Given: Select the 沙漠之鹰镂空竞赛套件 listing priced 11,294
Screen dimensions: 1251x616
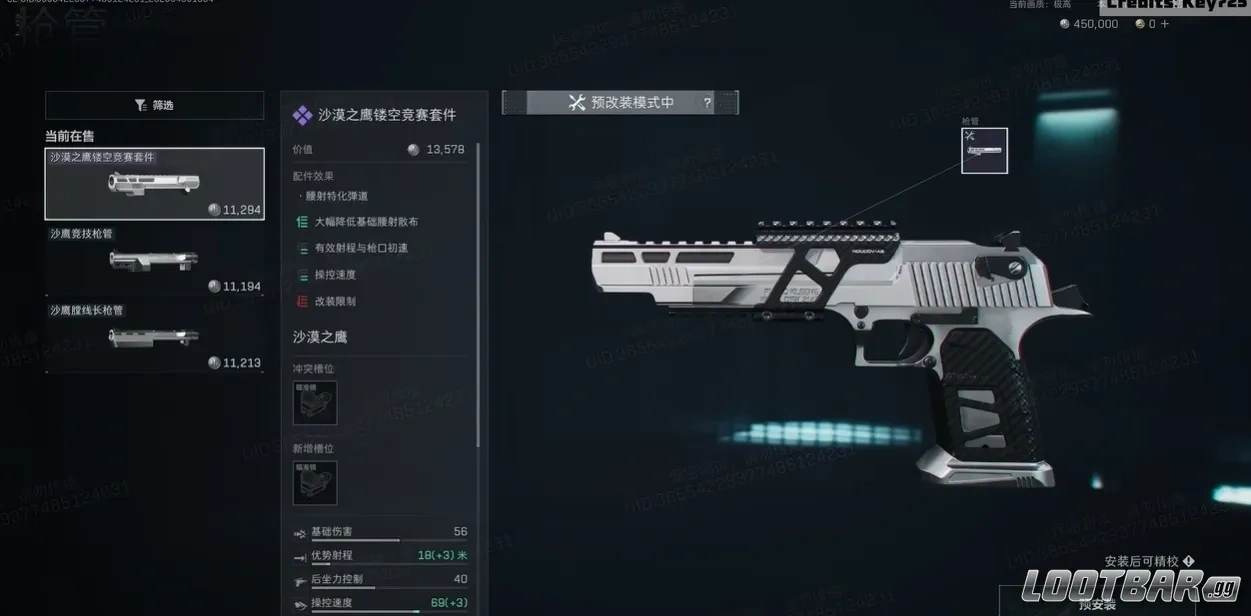Looking at the screenshot, I should click(154, 184).
